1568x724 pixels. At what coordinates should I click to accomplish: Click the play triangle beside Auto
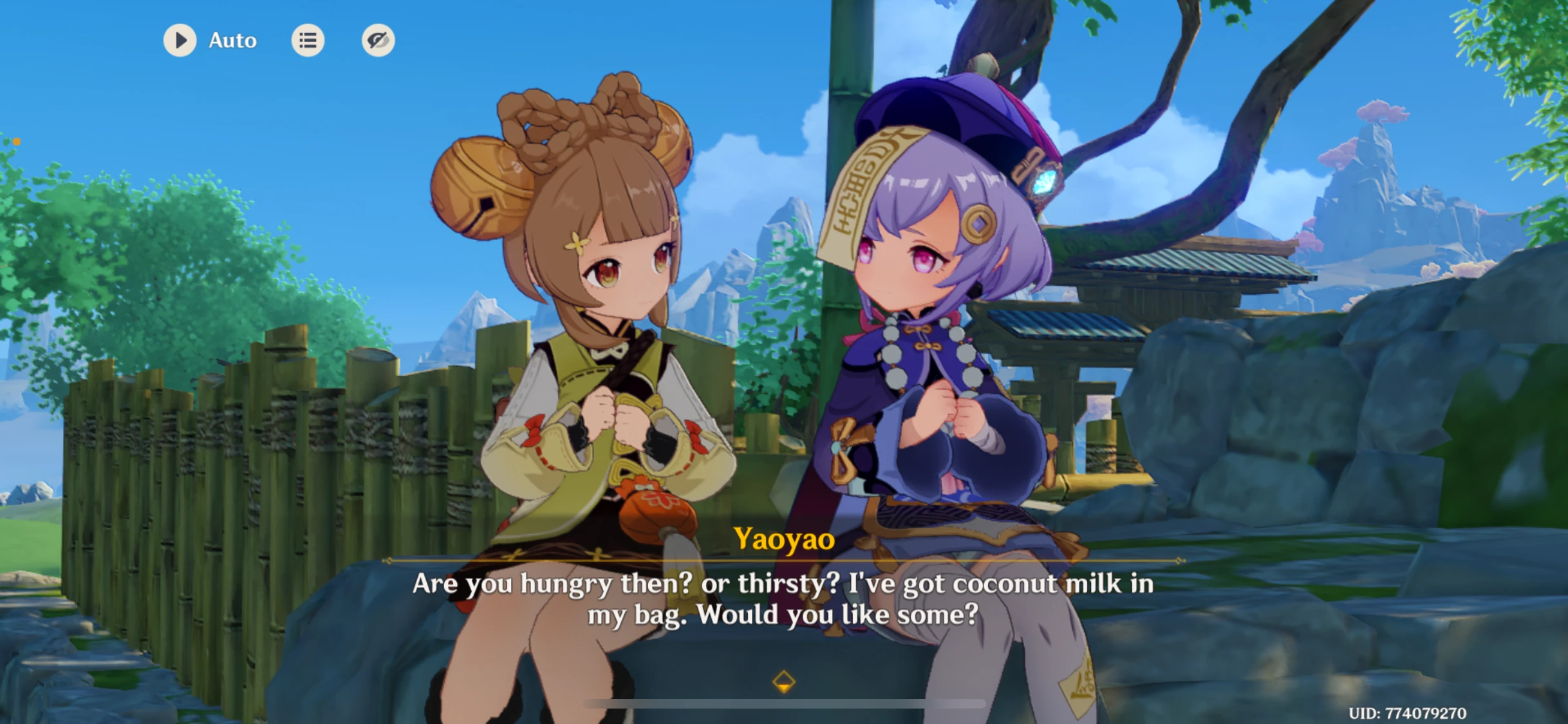click(x=180, y=40)
